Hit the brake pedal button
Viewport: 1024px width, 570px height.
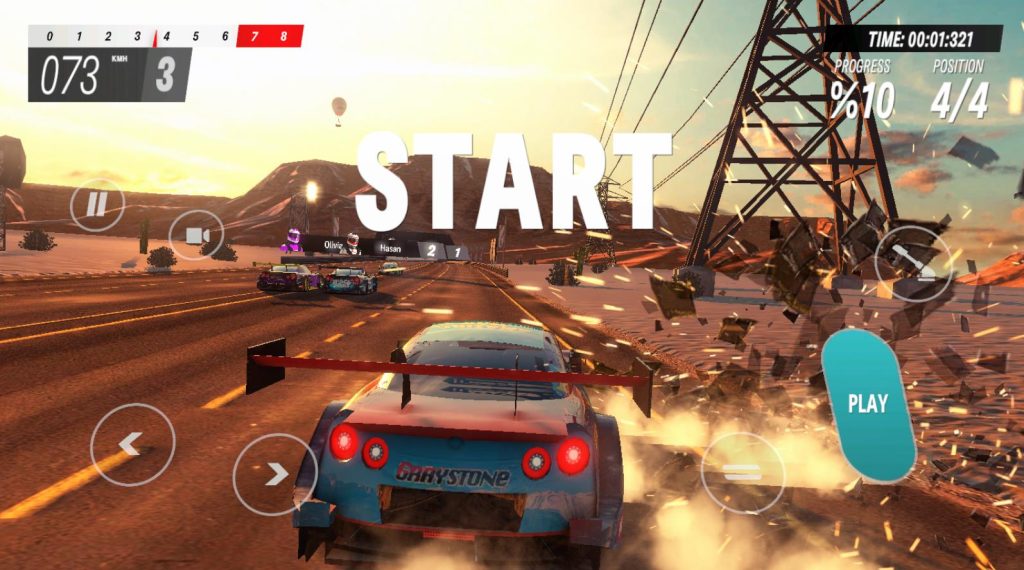742,473
